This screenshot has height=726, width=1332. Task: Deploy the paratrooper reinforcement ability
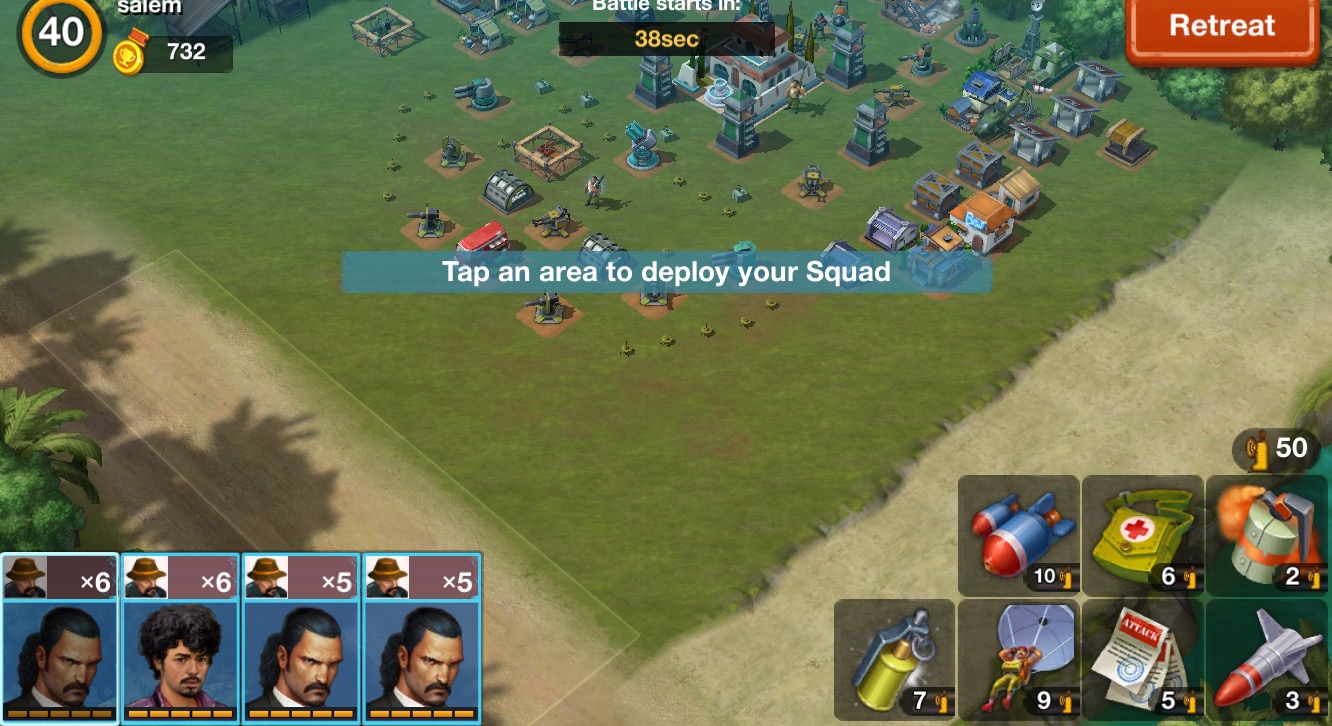1018,660
